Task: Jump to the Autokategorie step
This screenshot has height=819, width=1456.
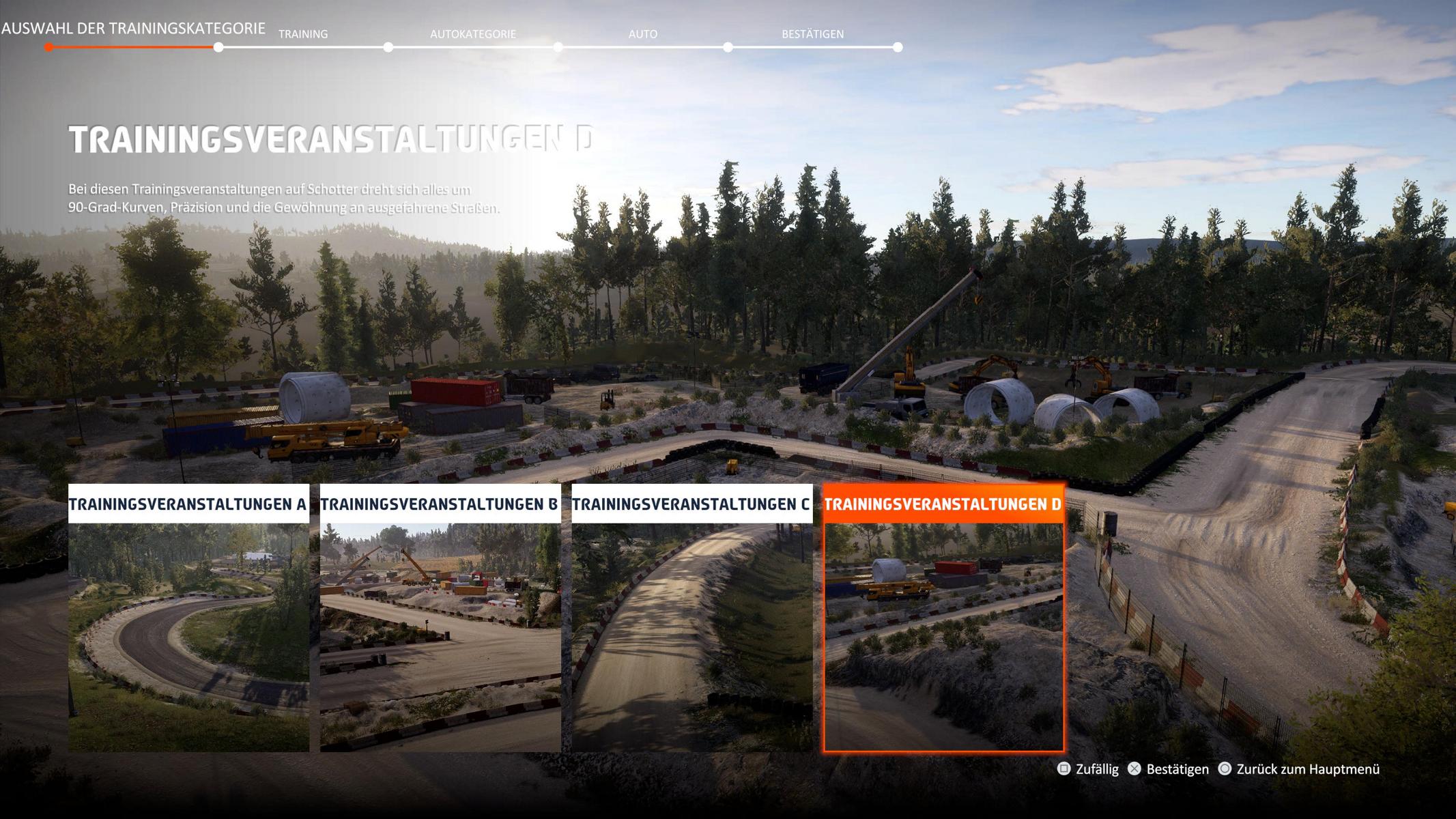Action: click(472, 34)
